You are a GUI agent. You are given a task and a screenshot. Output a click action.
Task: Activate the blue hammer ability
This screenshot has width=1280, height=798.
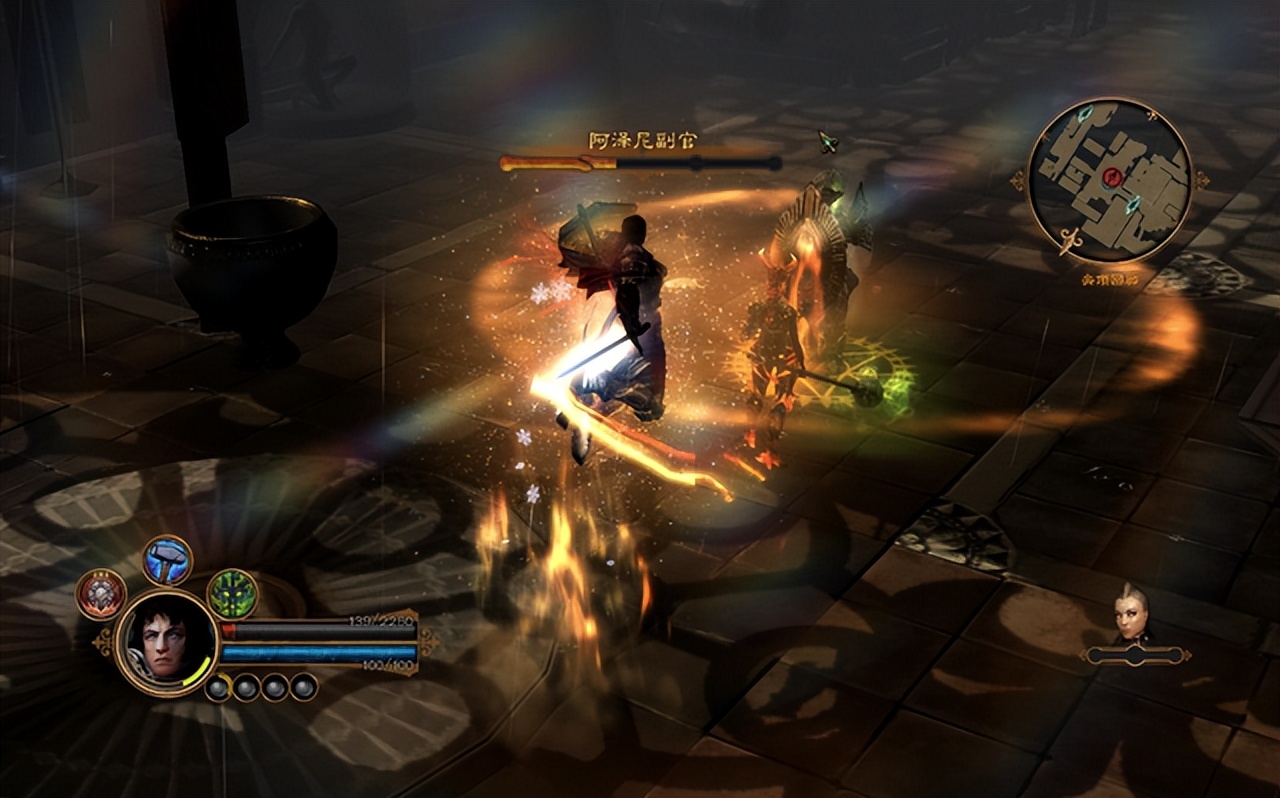[167, 560]
